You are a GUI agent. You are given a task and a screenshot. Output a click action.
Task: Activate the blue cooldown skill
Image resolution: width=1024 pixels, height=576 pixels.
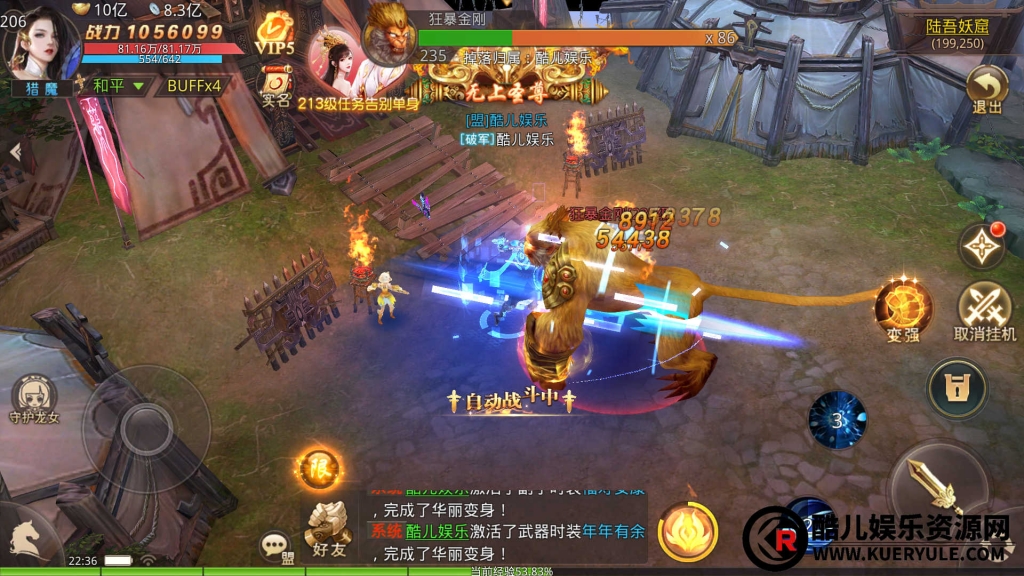(x=837, y=419)
